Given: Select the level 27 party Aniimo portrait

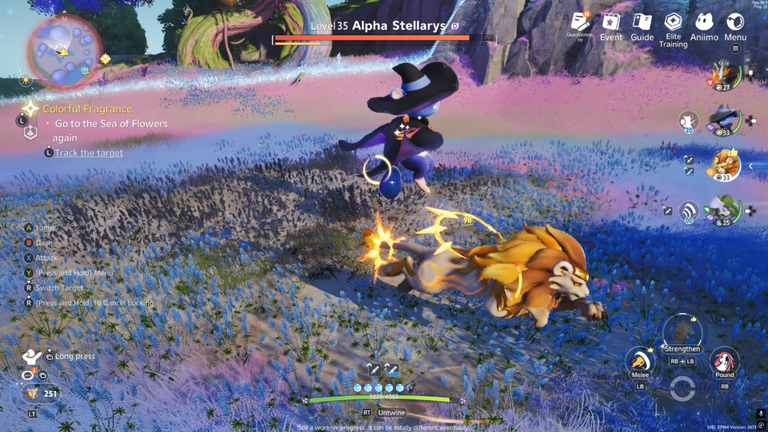Looking at the screenshot, I should pos(724,75).
